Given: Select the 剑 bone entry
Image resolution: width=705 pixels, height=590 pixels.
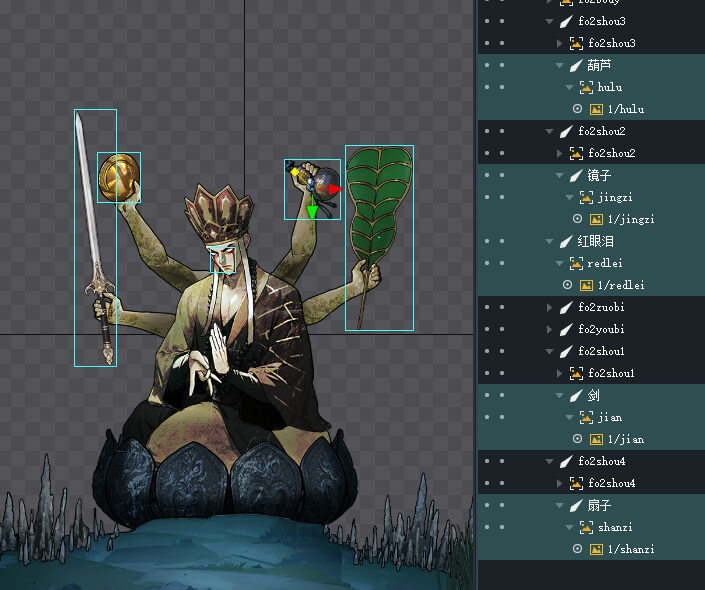Looking at the screenshot, I should (594, 395).
